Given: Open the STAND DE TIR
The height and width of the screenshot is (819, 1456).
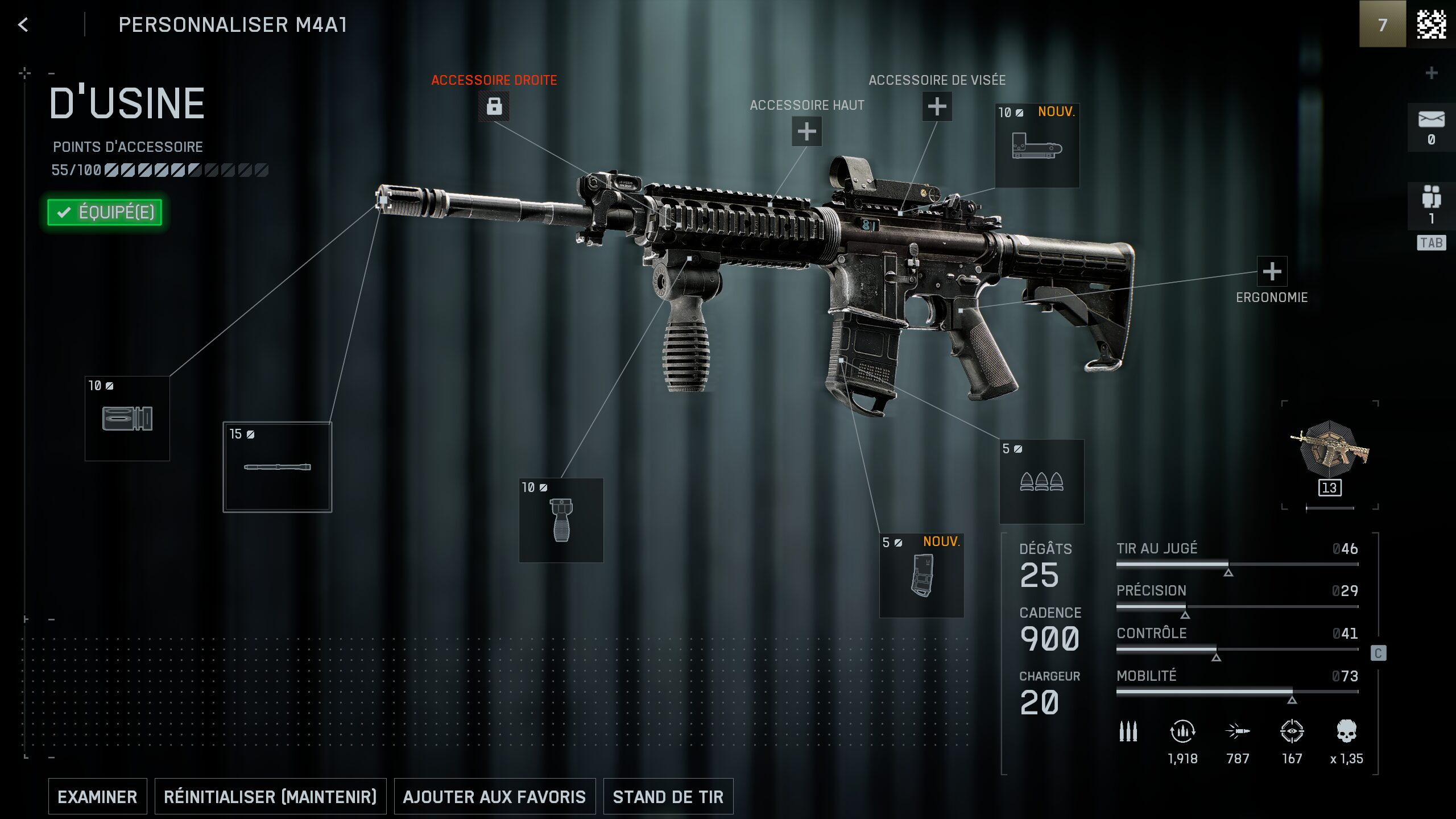Looking at the screenshot, I should pos(668,796).
